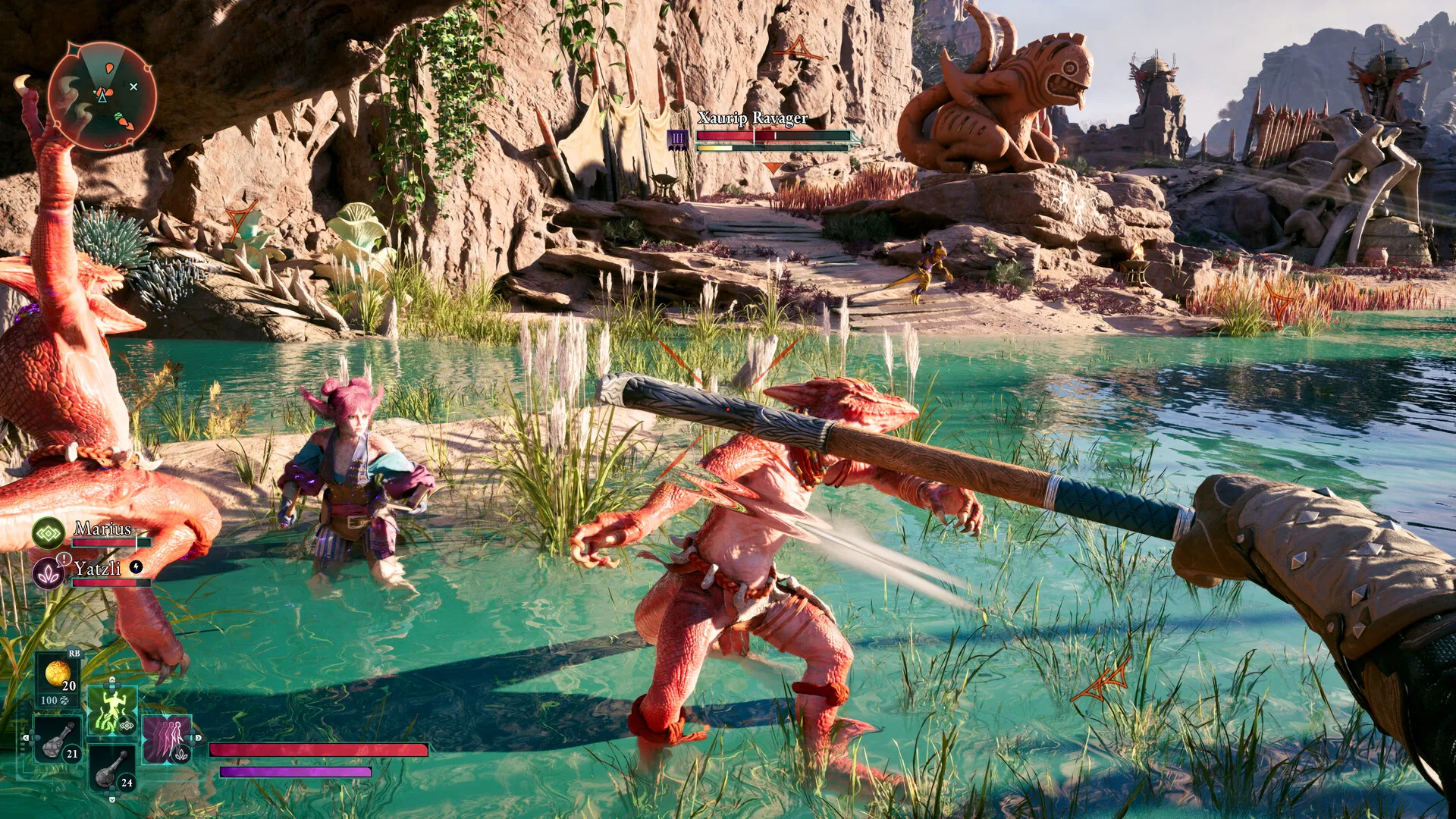
Task: Activate Marius's green roots ability
Action: [112, 711]
